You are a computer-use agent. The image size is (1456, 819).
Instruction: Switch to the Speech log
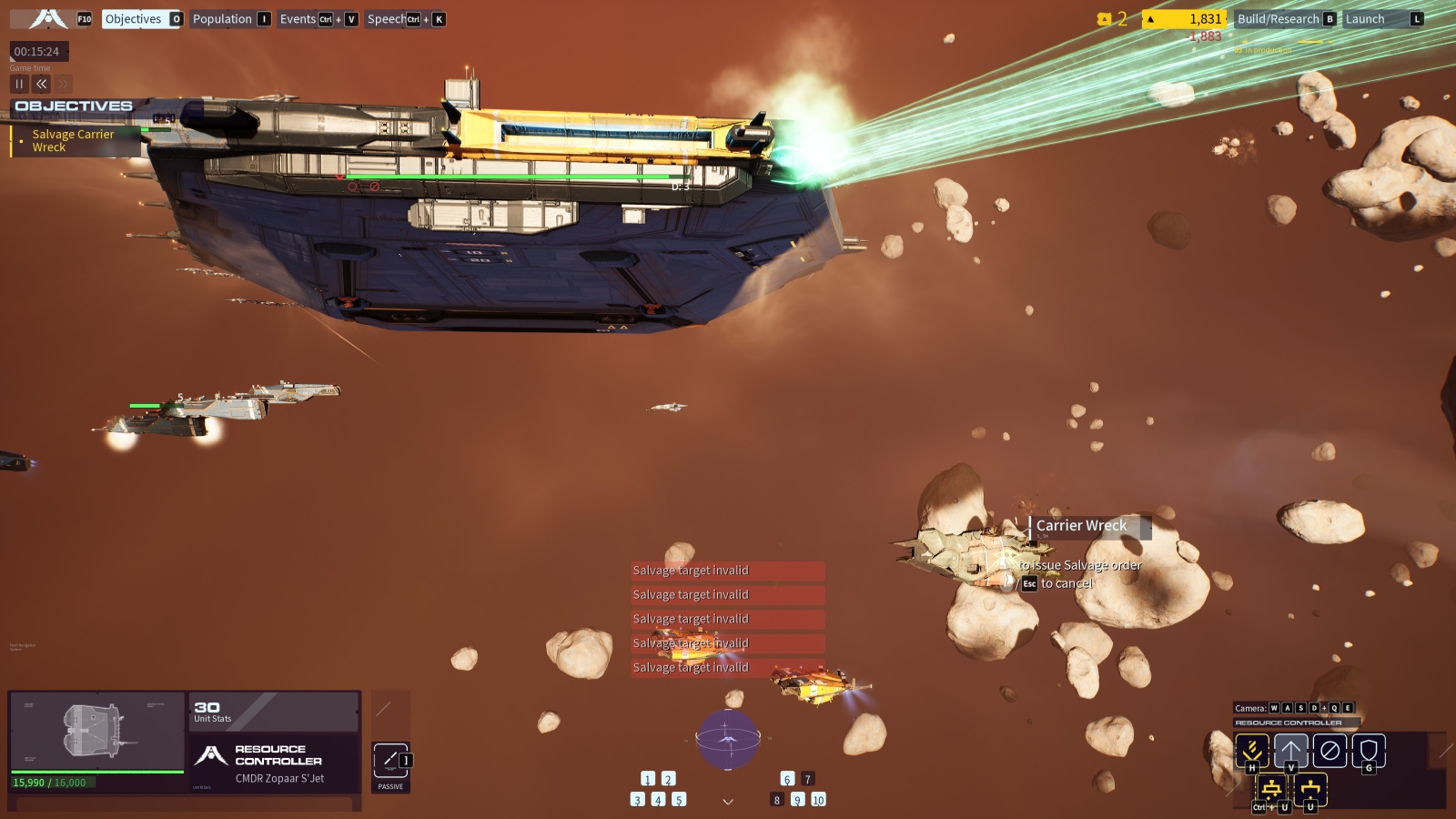387,19
